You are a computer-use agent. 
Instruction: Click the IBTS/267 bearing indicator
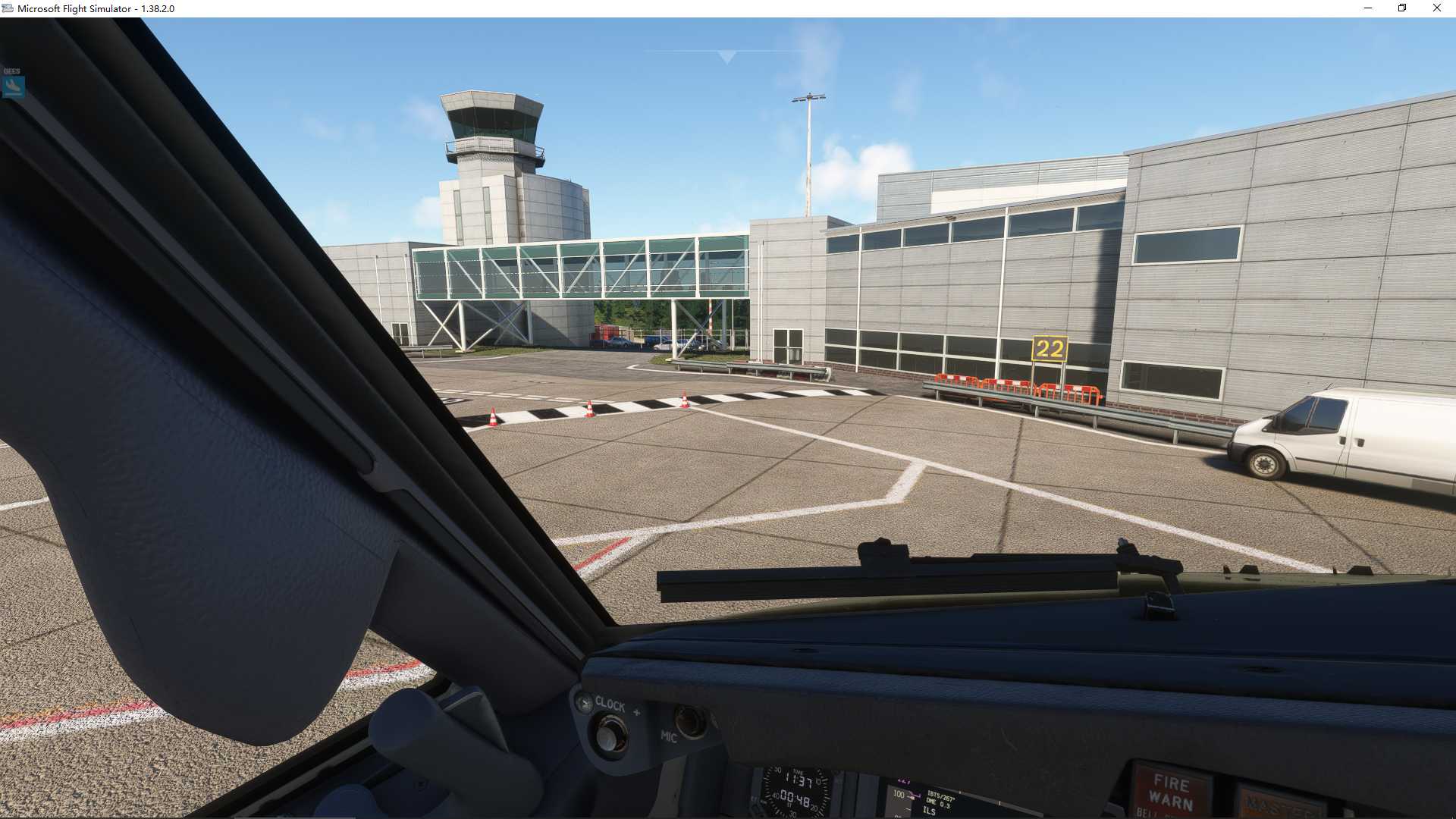pyautogui.click(x=942, y=795)
